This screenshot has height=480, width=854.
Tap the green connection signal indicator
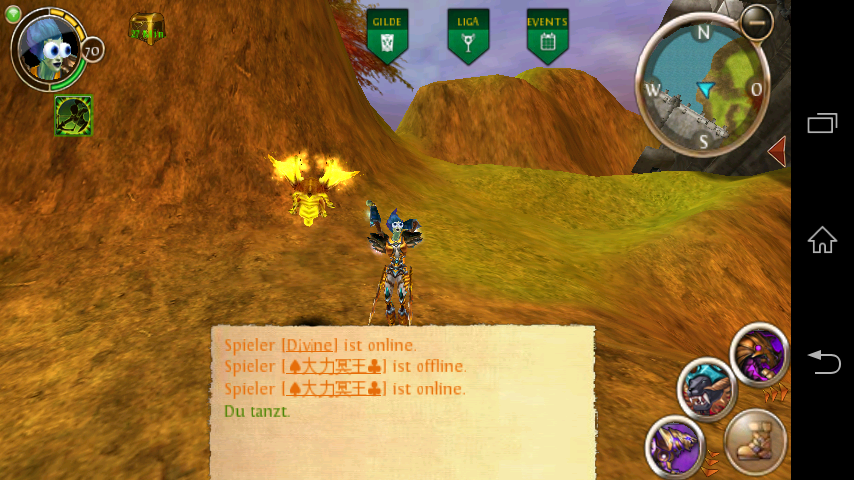[13, 13]
